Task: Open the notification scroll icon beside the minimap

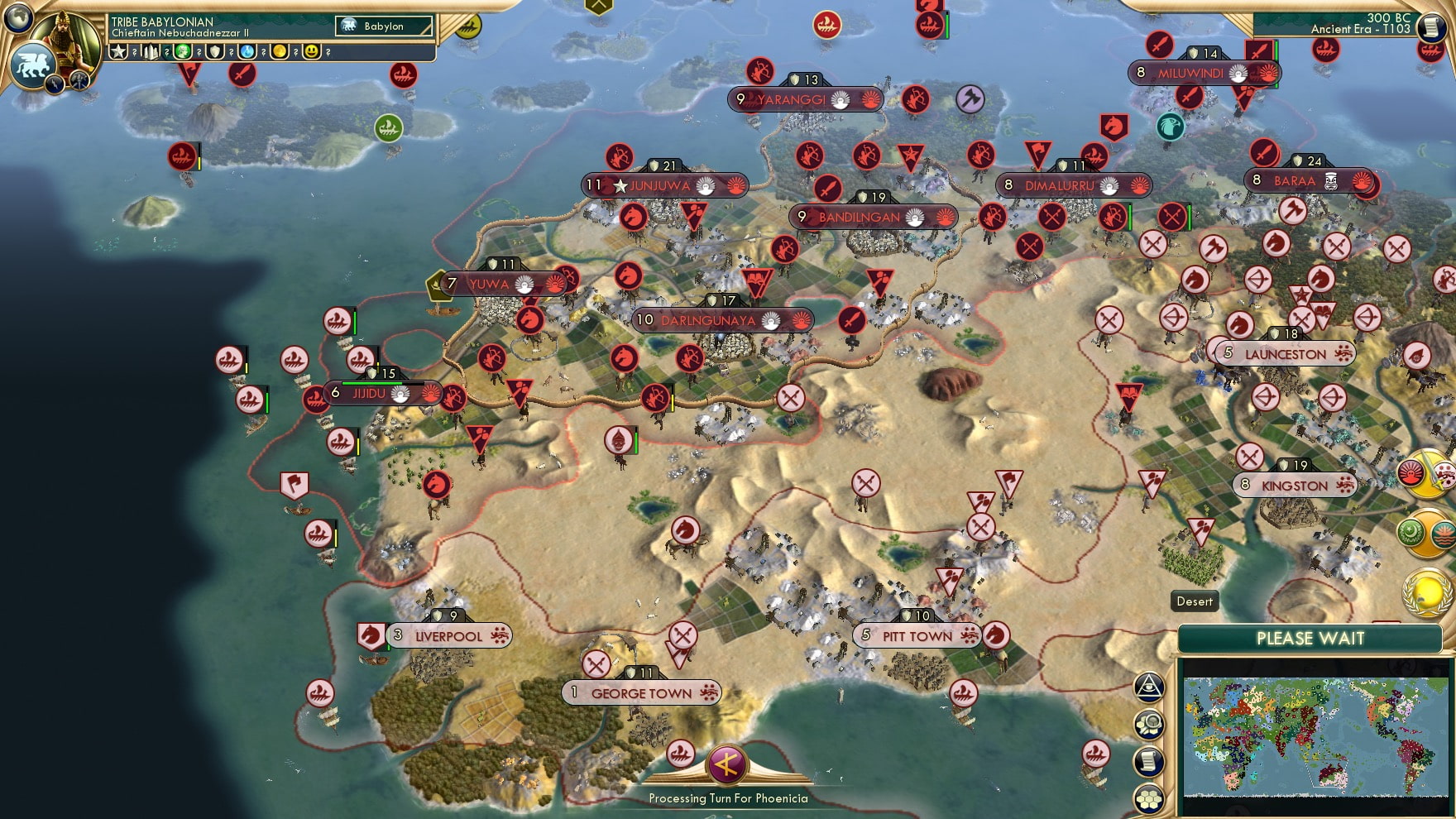Action: [x=1148, y=759]
